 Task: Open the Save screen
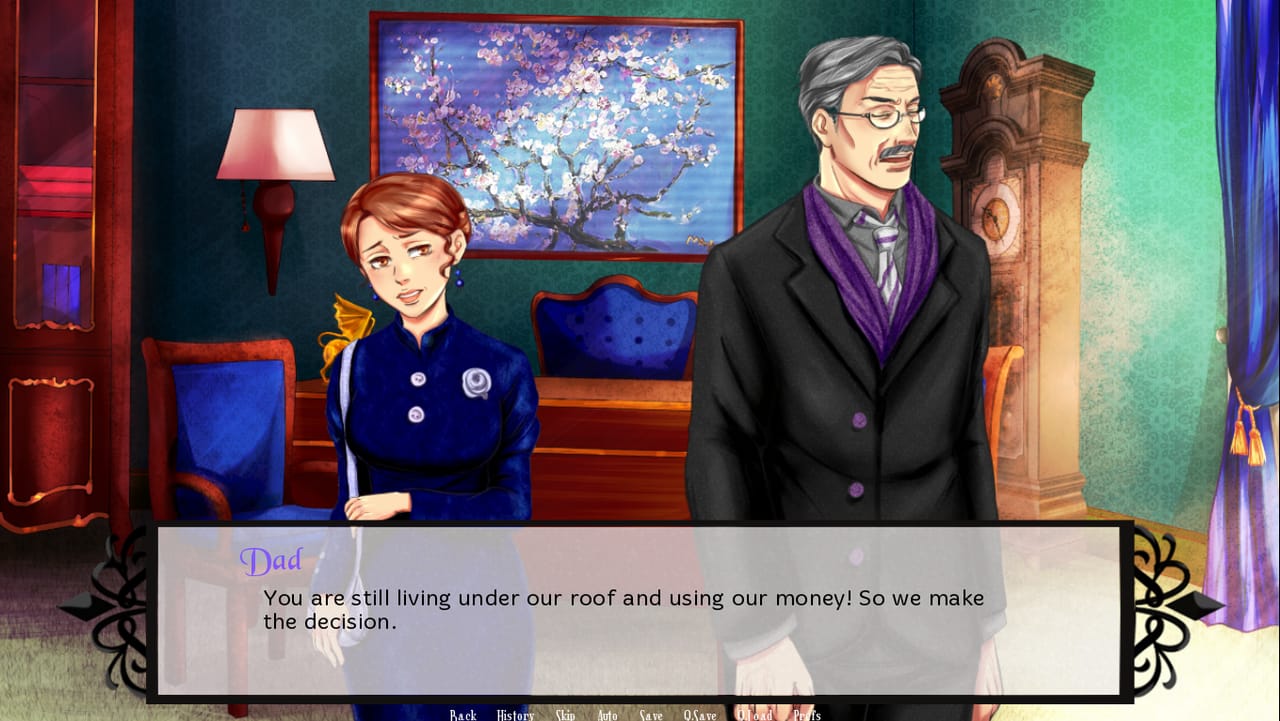(x=651, y=715)
